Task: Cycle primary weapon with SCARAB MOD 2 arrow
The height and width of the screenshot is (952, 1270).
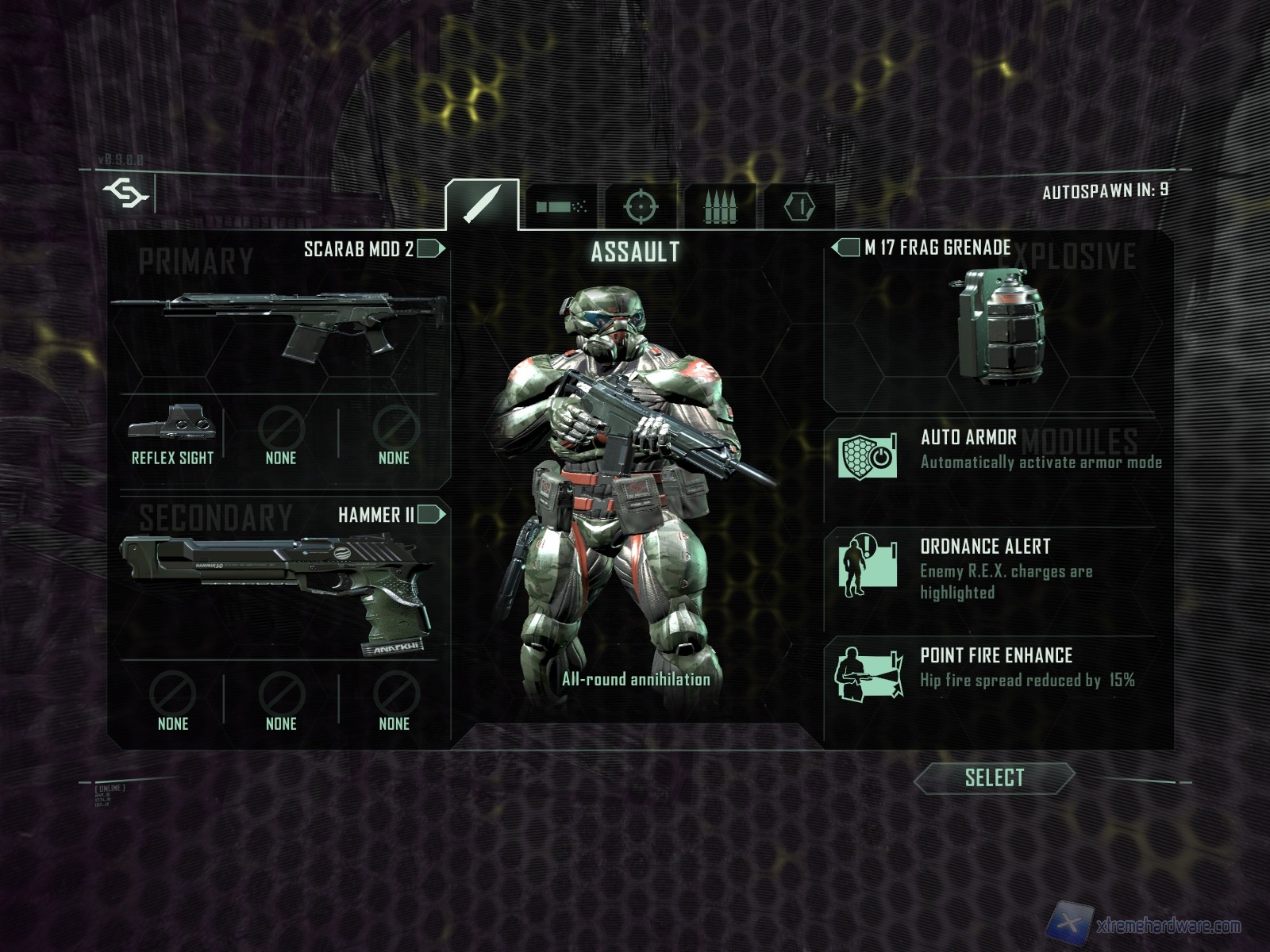Action: pos(430,249)
